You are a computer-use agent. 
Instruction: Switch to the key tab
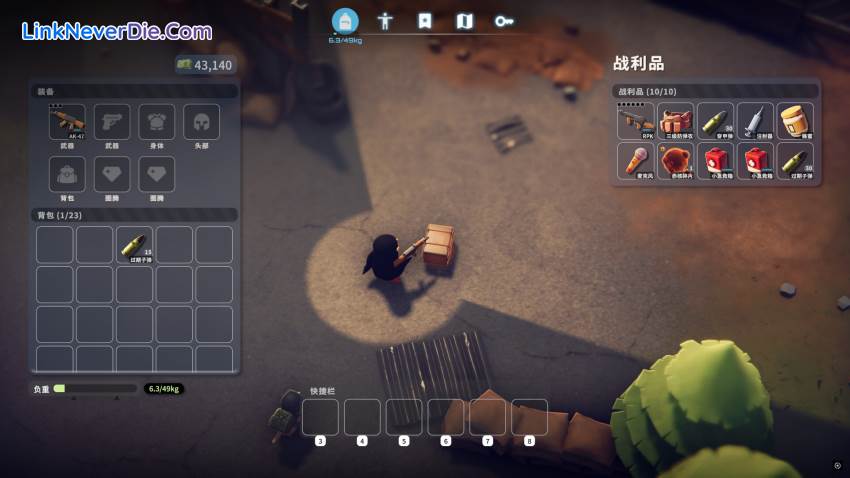point(504,20)
